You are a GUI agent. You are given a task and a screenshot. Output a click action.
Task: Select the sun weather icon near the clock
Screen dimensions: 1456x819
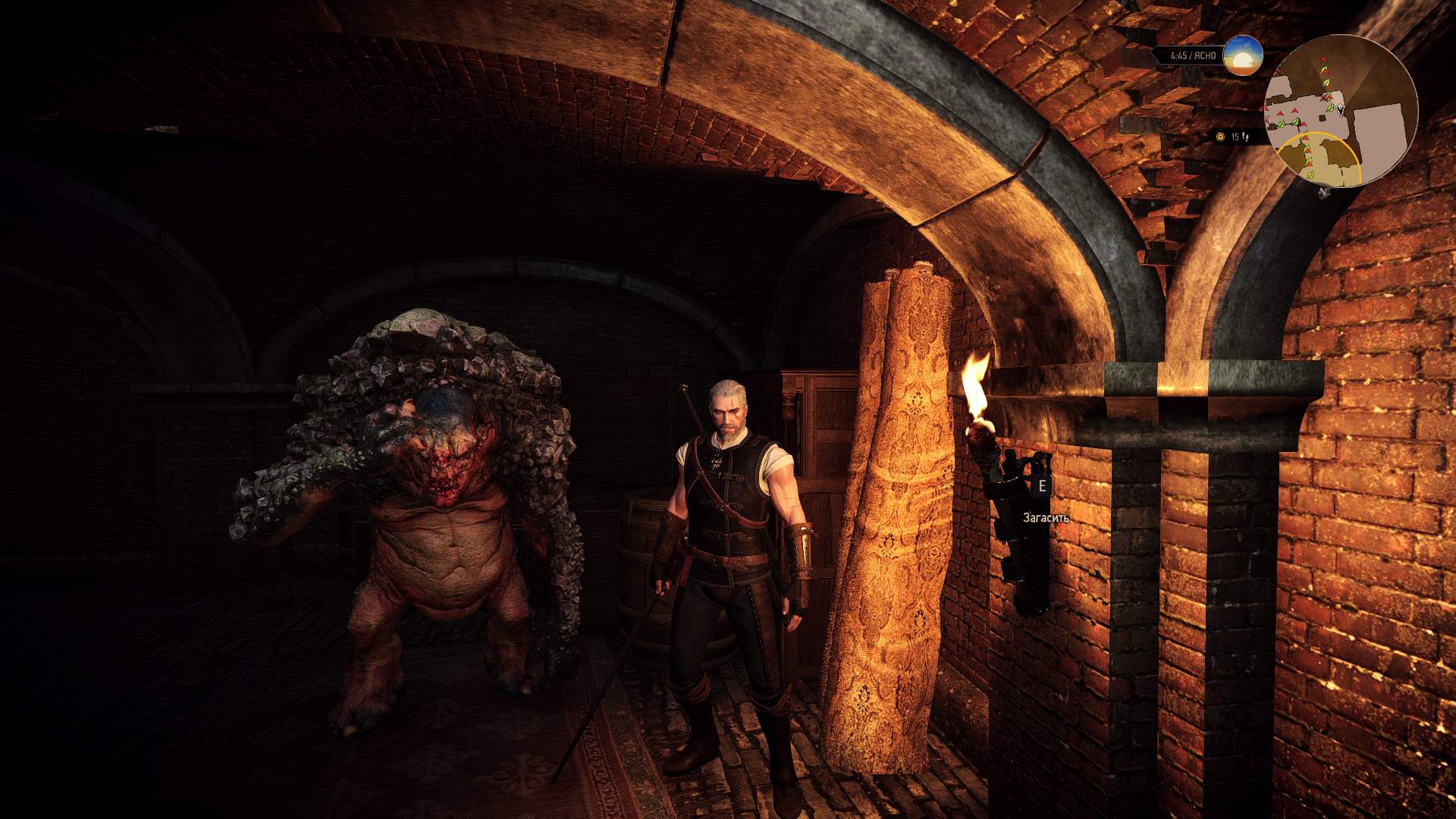(1244, 57)
